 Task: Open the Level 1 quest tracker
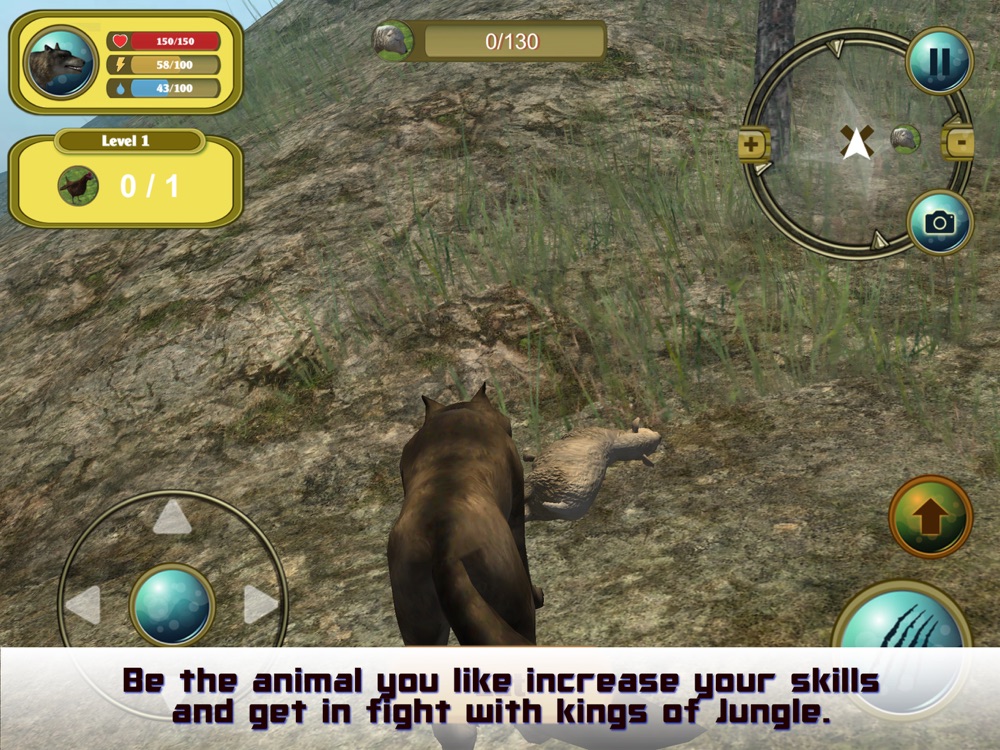coord(126,180)
